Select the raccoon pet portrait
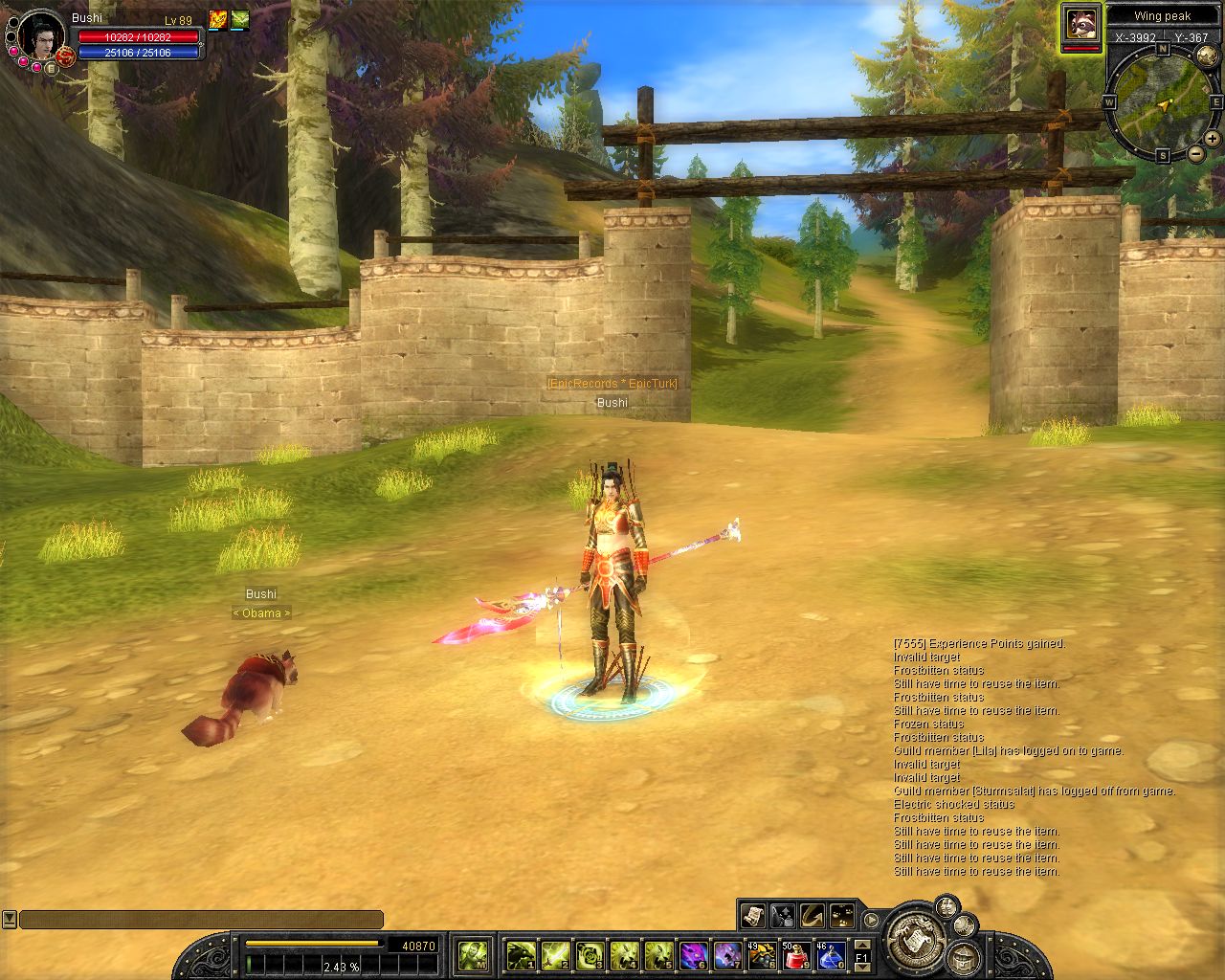Image resolution: width=1225 pixels, height=980 pixels. tap(1081, 24)
